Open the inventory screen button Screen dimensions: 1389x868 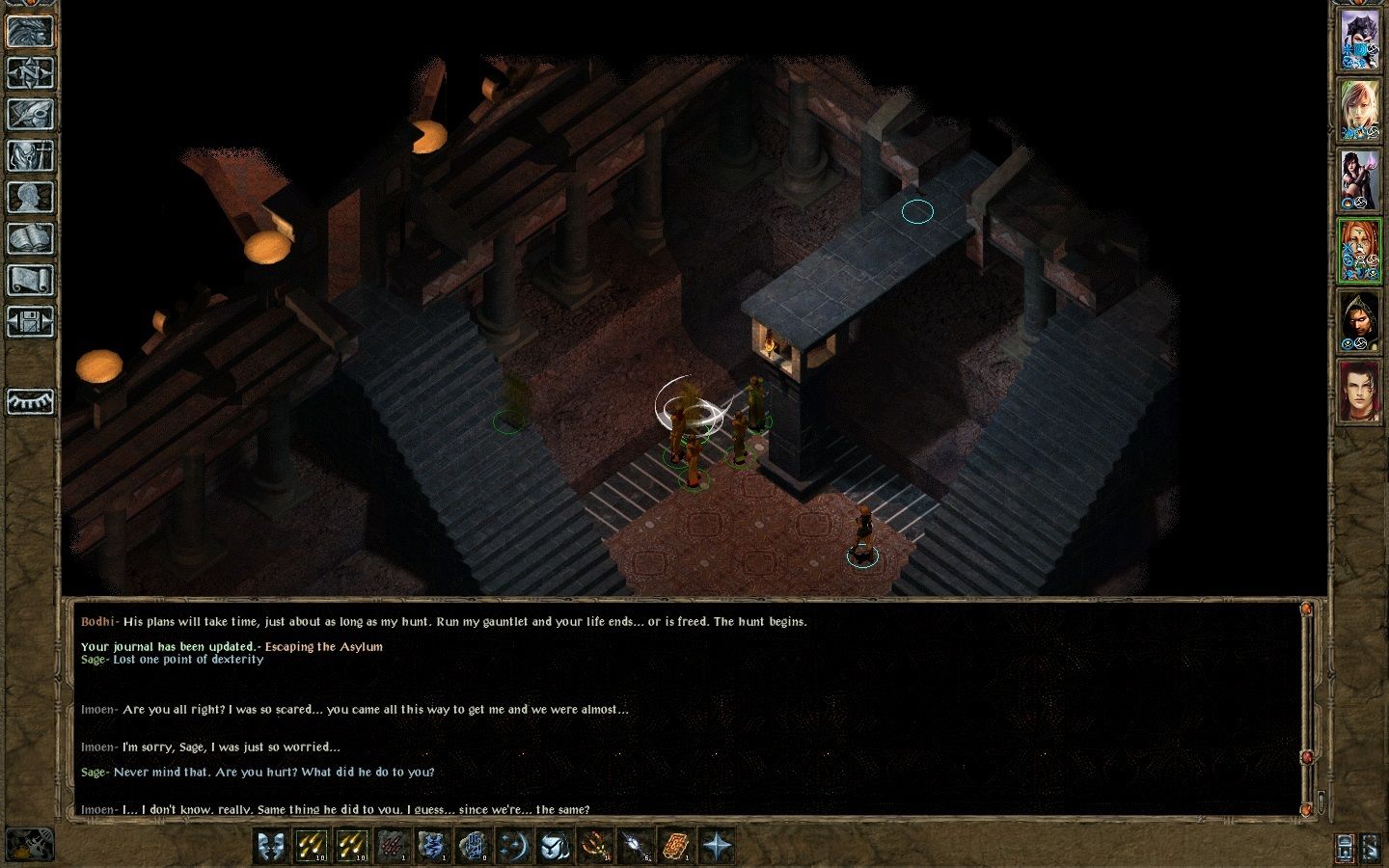coord(30,155)
